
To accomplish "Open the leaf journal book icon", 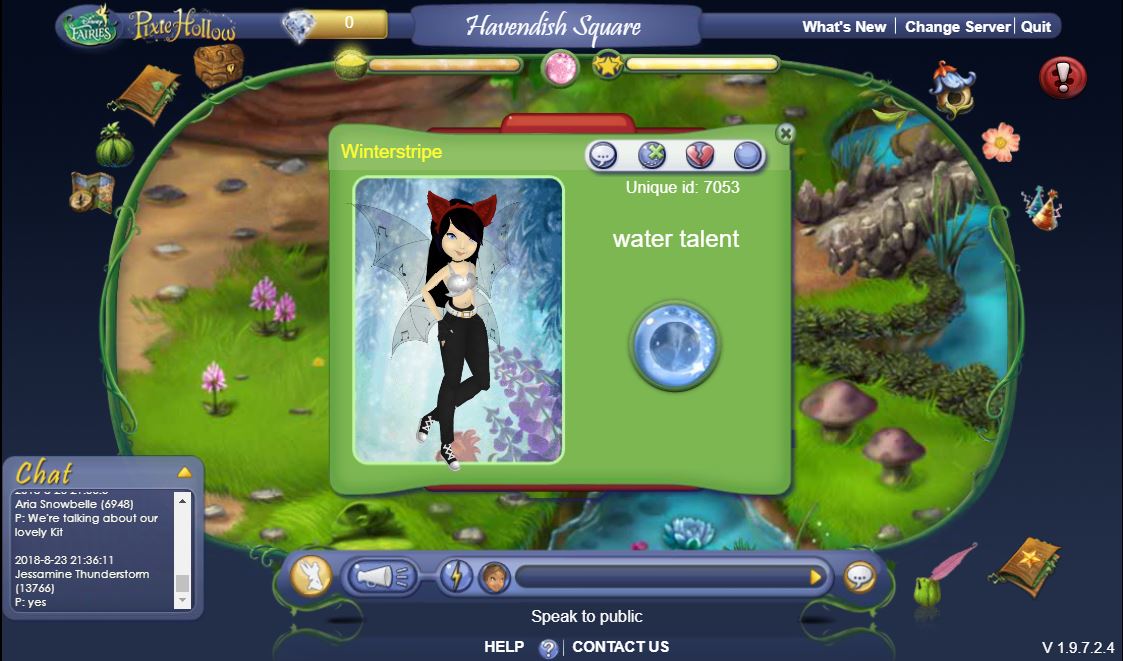I will pyautogui.click(x=147, y=93).
